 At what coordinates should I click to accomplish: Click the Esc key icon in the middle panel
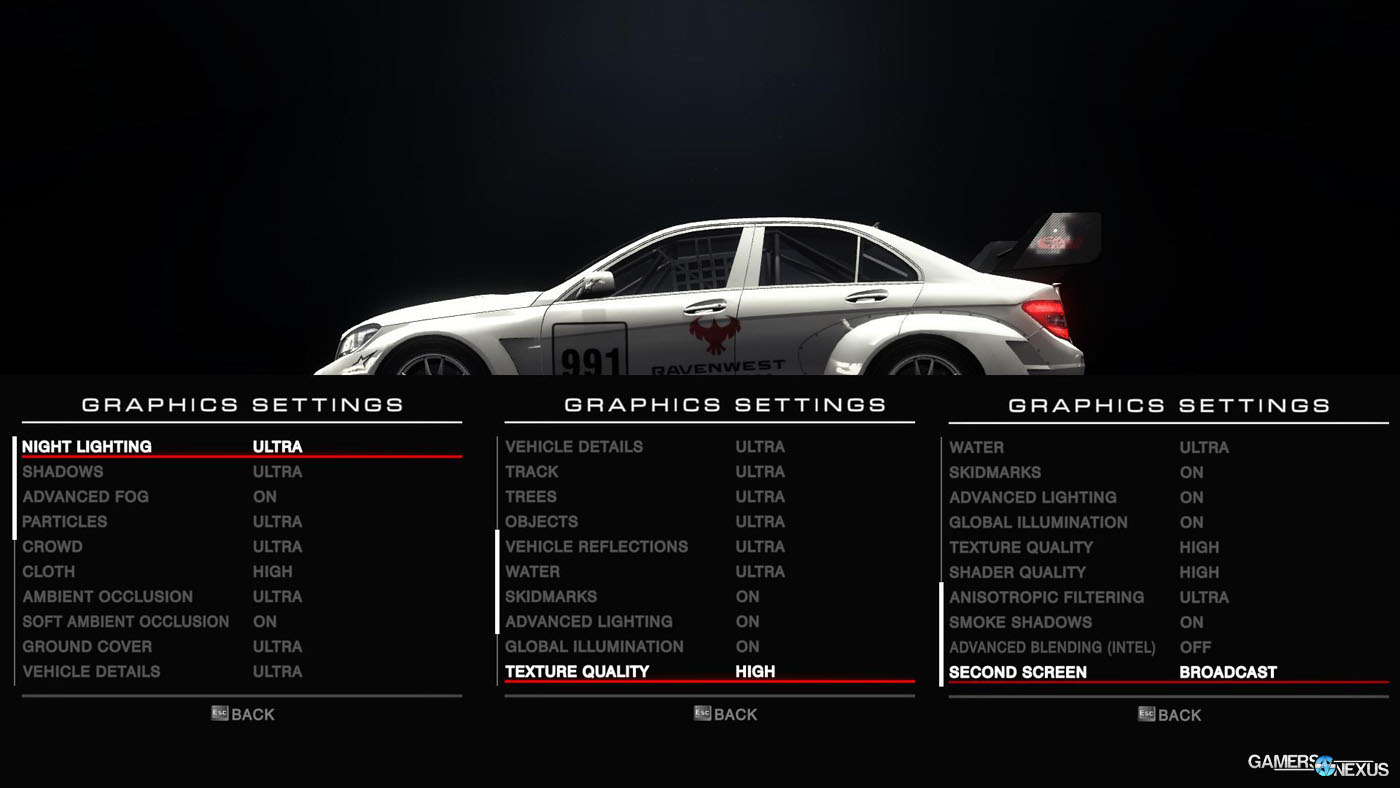click(x=700, y=714)
